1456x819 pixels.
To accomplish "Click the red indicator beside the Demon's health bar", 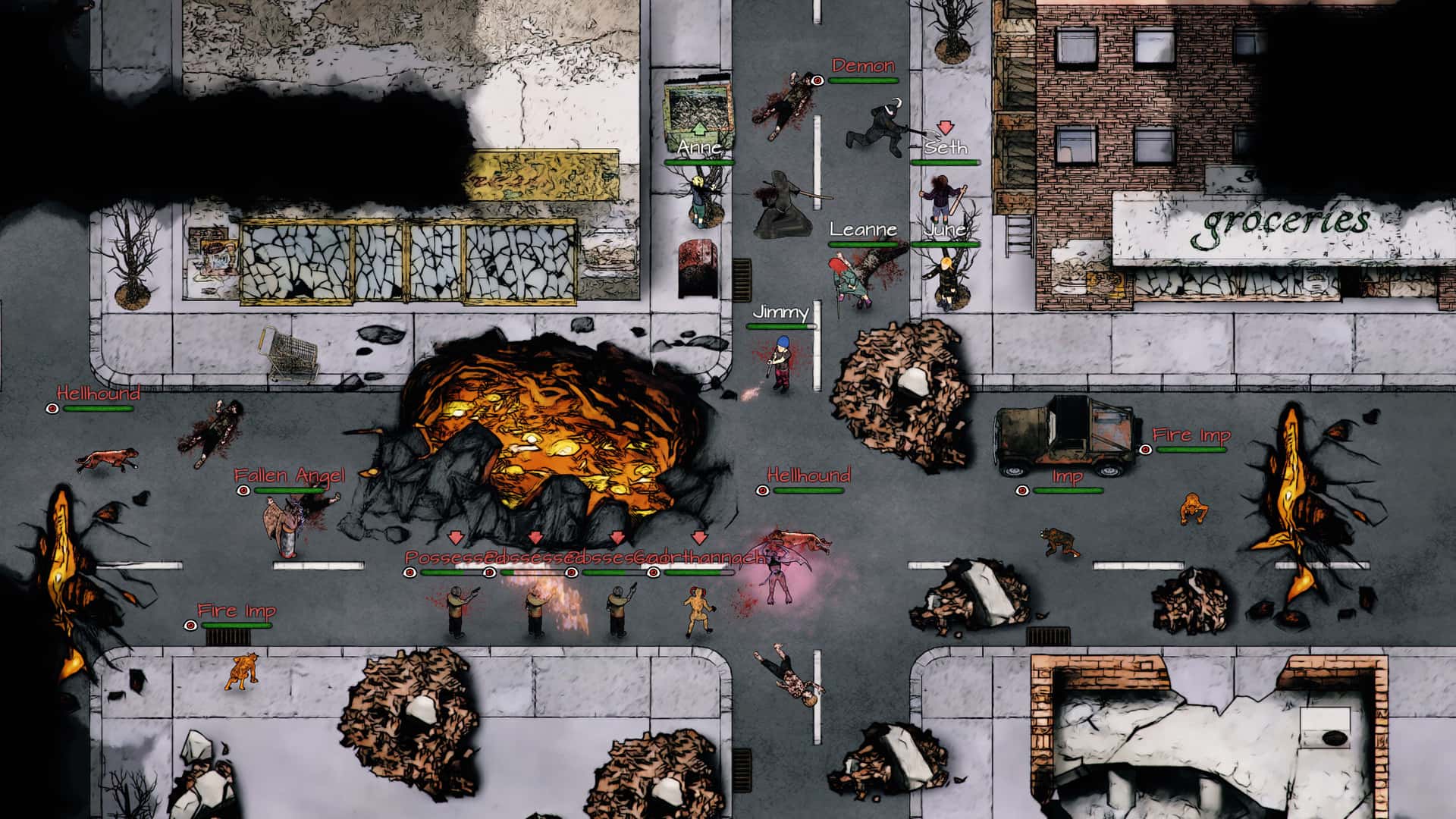I will (x=817, y=81).
